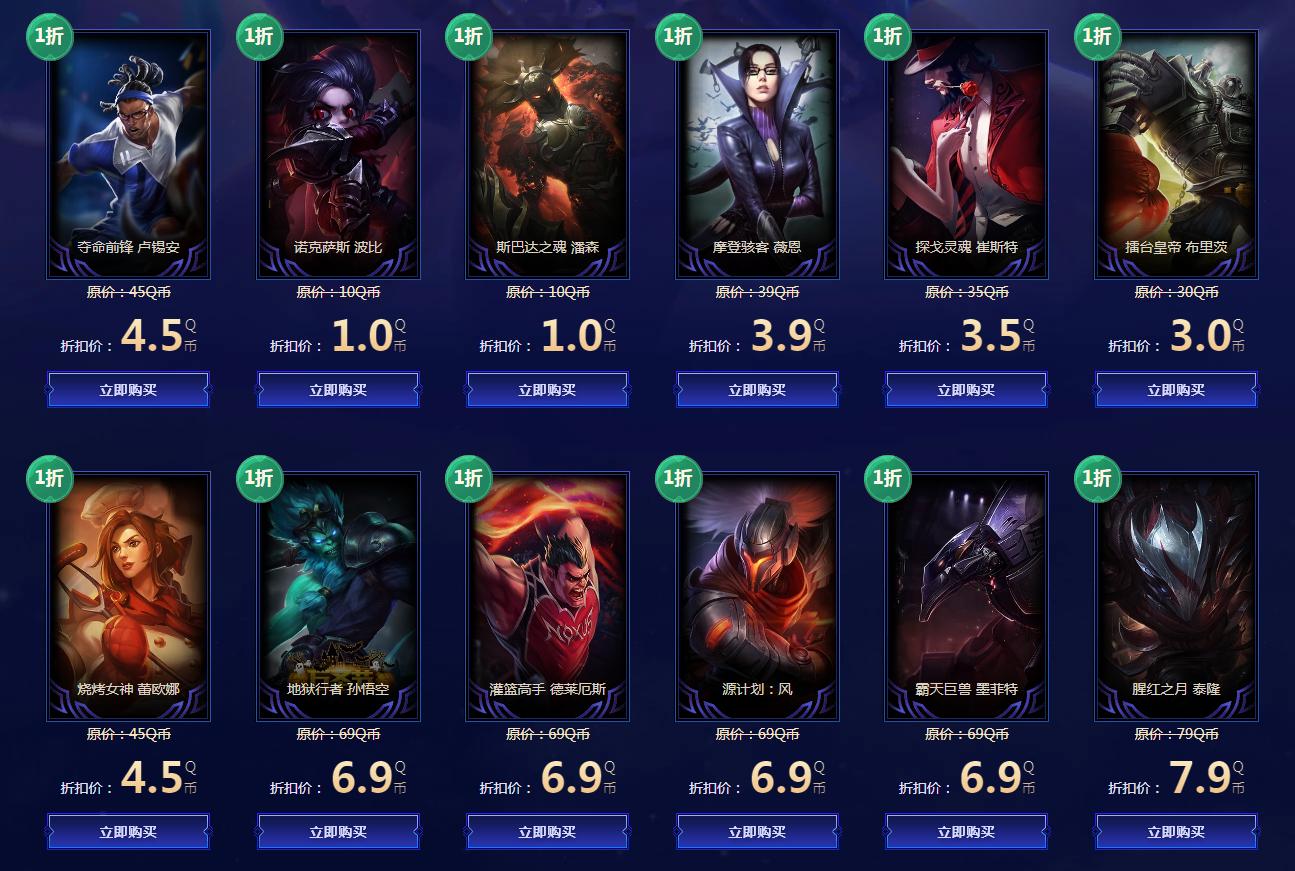Click 立即购买 under 灌篮高手 德莱厄斯
Image resolution: width=1295 pixels, height=871 pixels.
[x=547, y=831]
